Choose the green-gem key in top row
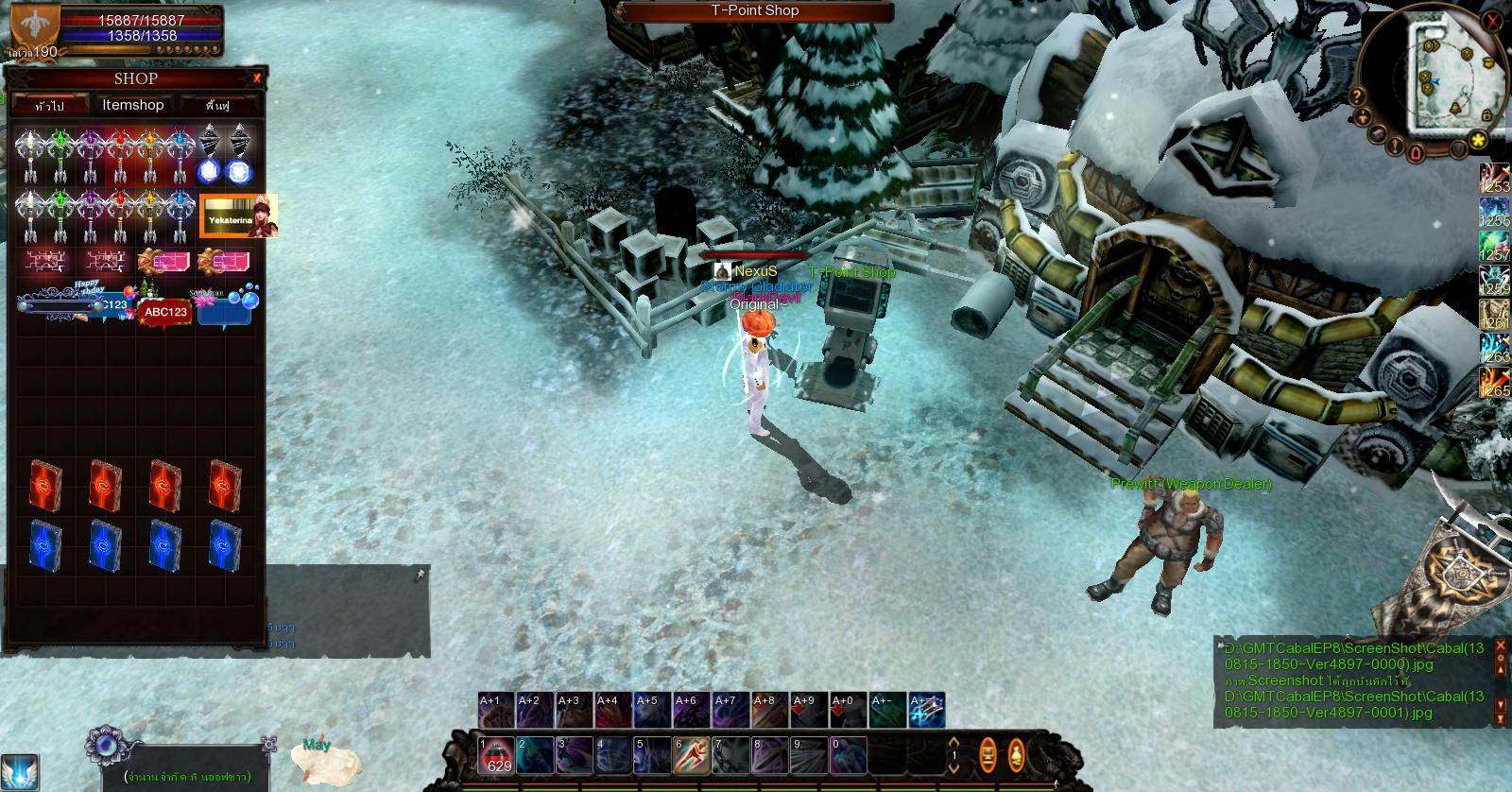This screenshot has height=792, width=1512. pyautogui.click(x=60, y=154)
